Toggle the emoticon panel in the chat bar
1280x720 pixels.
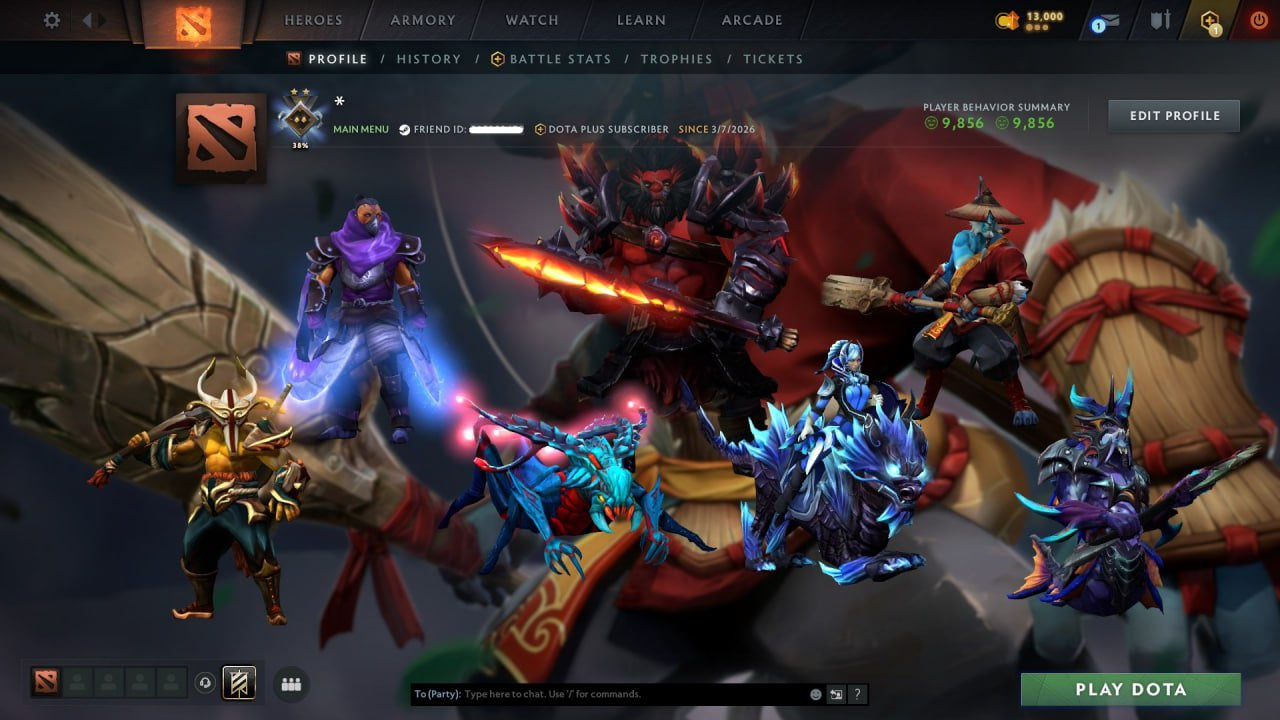pos(814,693)
